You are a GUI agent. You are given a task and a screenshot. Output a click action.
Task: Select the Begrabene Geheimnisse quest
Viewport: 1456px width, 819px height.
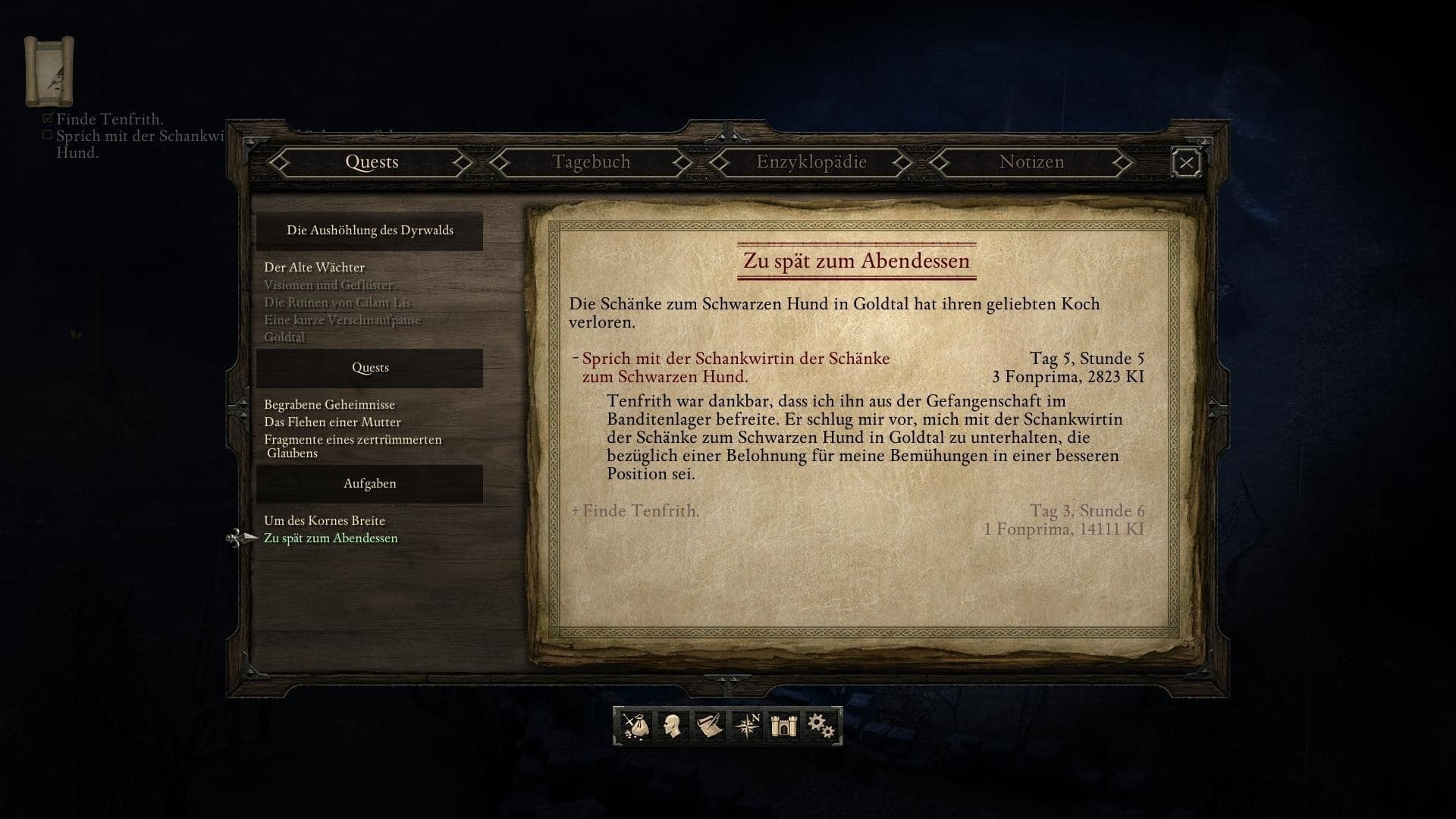click(x=329, y=405)
